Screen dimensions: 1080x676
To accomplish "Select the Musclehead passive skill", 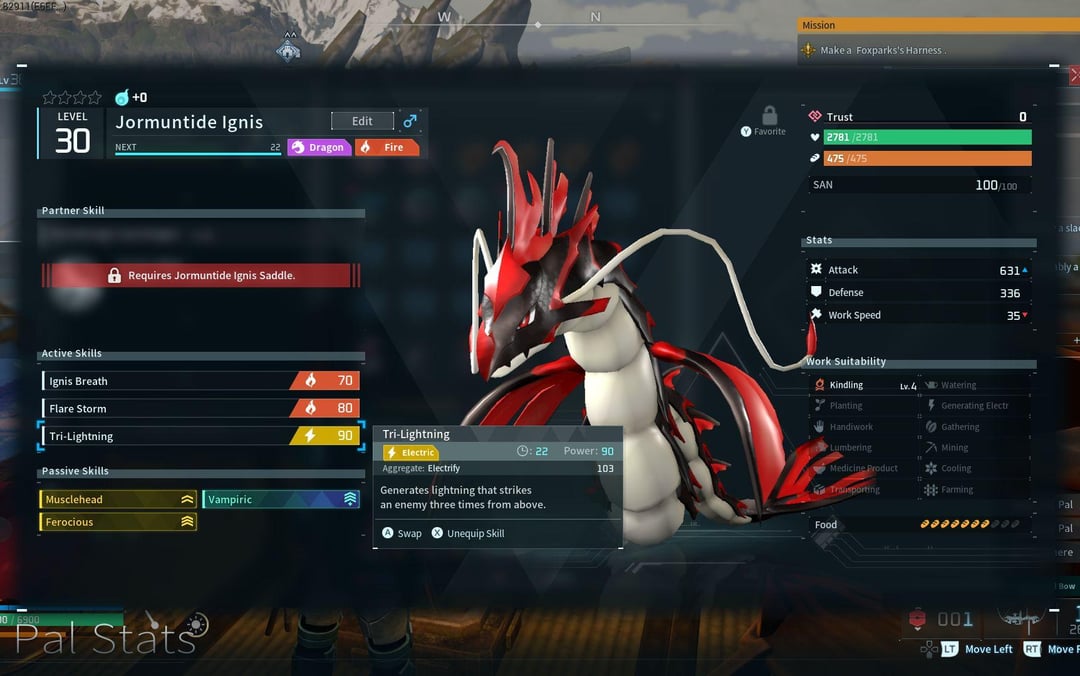I will click(118, 499).
